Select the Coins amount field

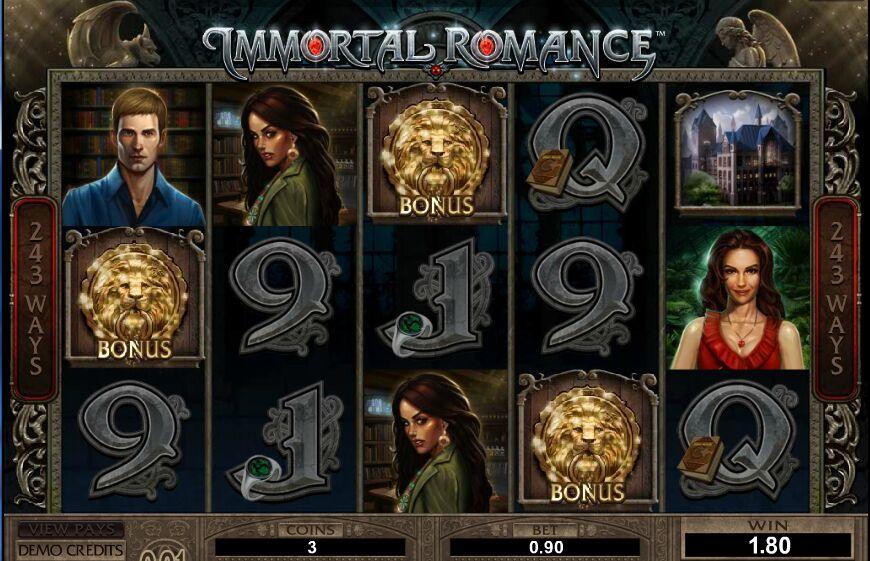(311, 547)
